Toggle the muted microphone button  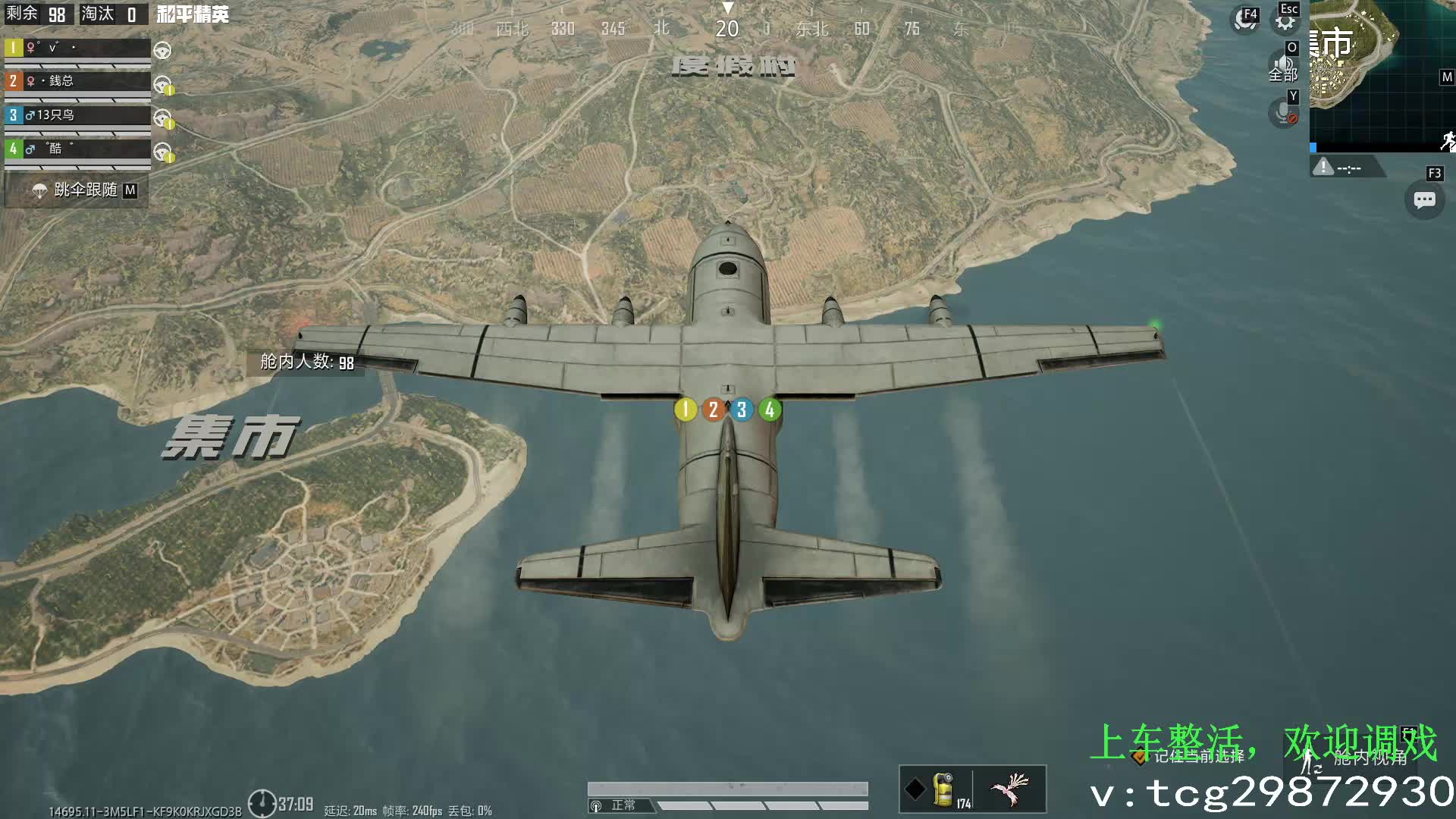1283,114
